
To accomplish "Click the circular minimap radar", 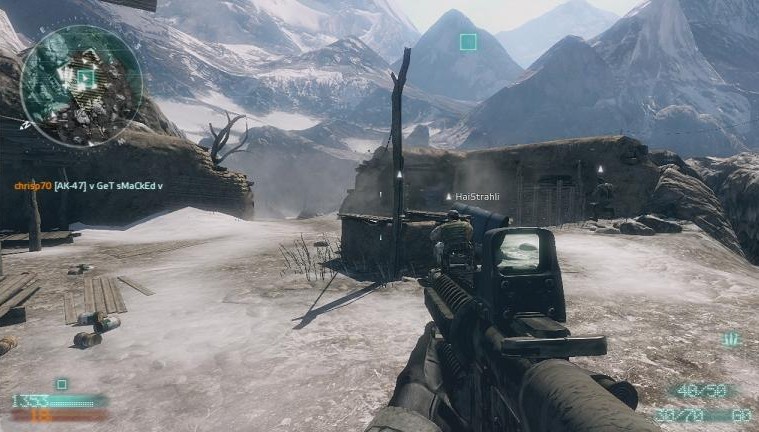I will [81, 86].
